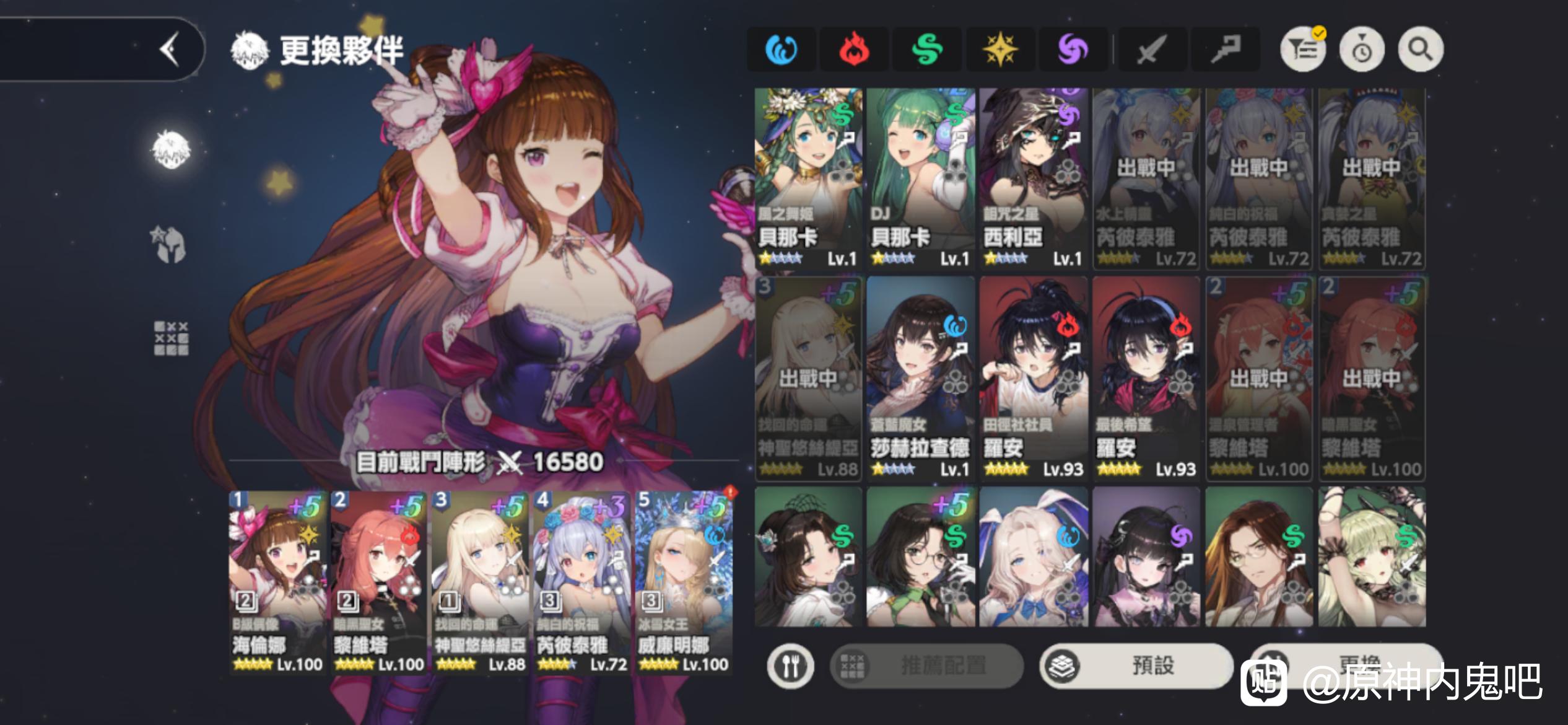Filter partners by light star element
Viewport: 1568px width, 725px height.
coord(1000,49)
